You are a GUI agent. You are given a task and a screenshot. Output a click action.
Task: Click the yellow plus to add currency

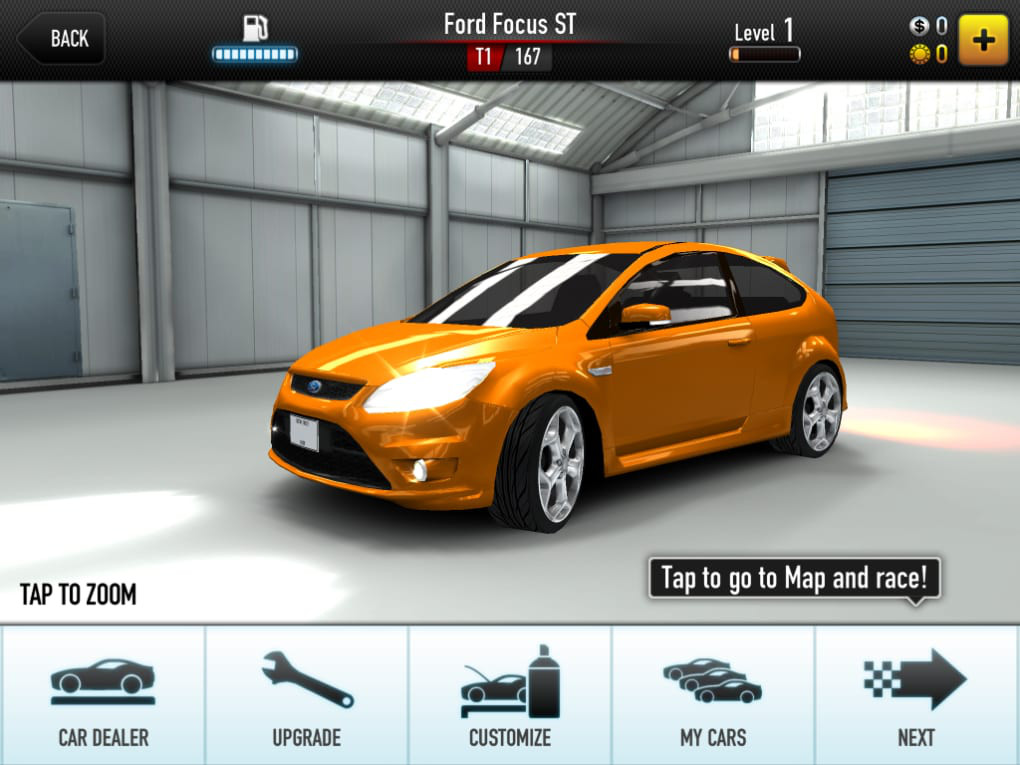tap(983, 40)
